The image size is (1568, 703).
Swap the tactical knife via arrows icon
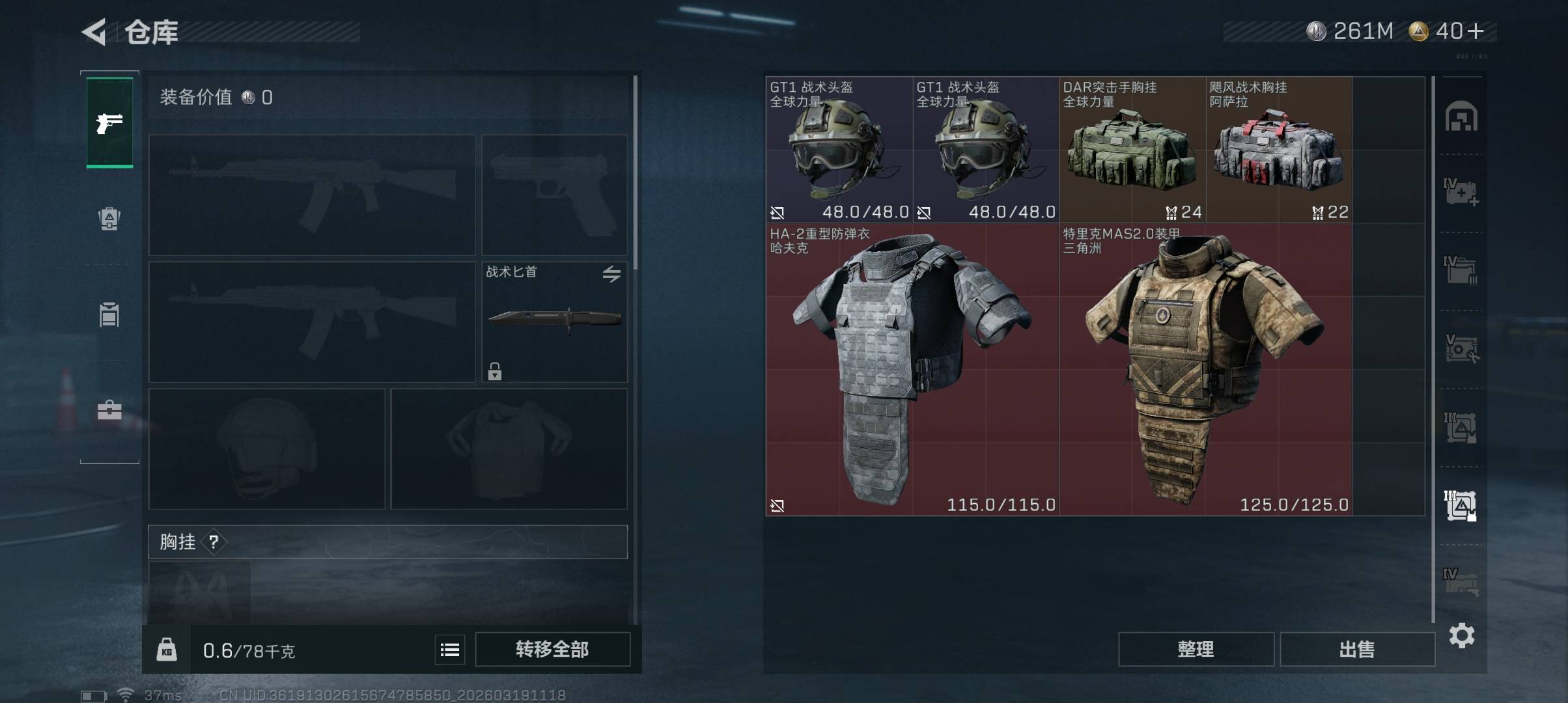point(611,274)
